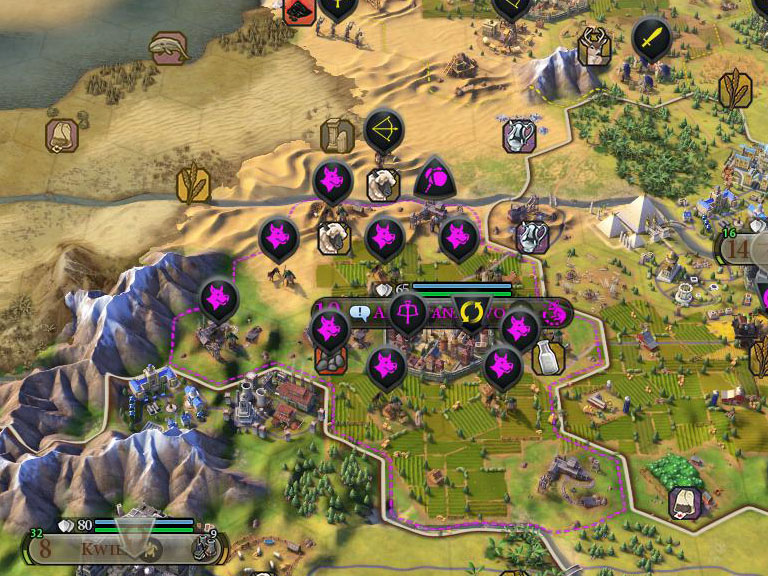Click the speech bubble on pink city banner
768x576 pixels.
click(361, 314)
